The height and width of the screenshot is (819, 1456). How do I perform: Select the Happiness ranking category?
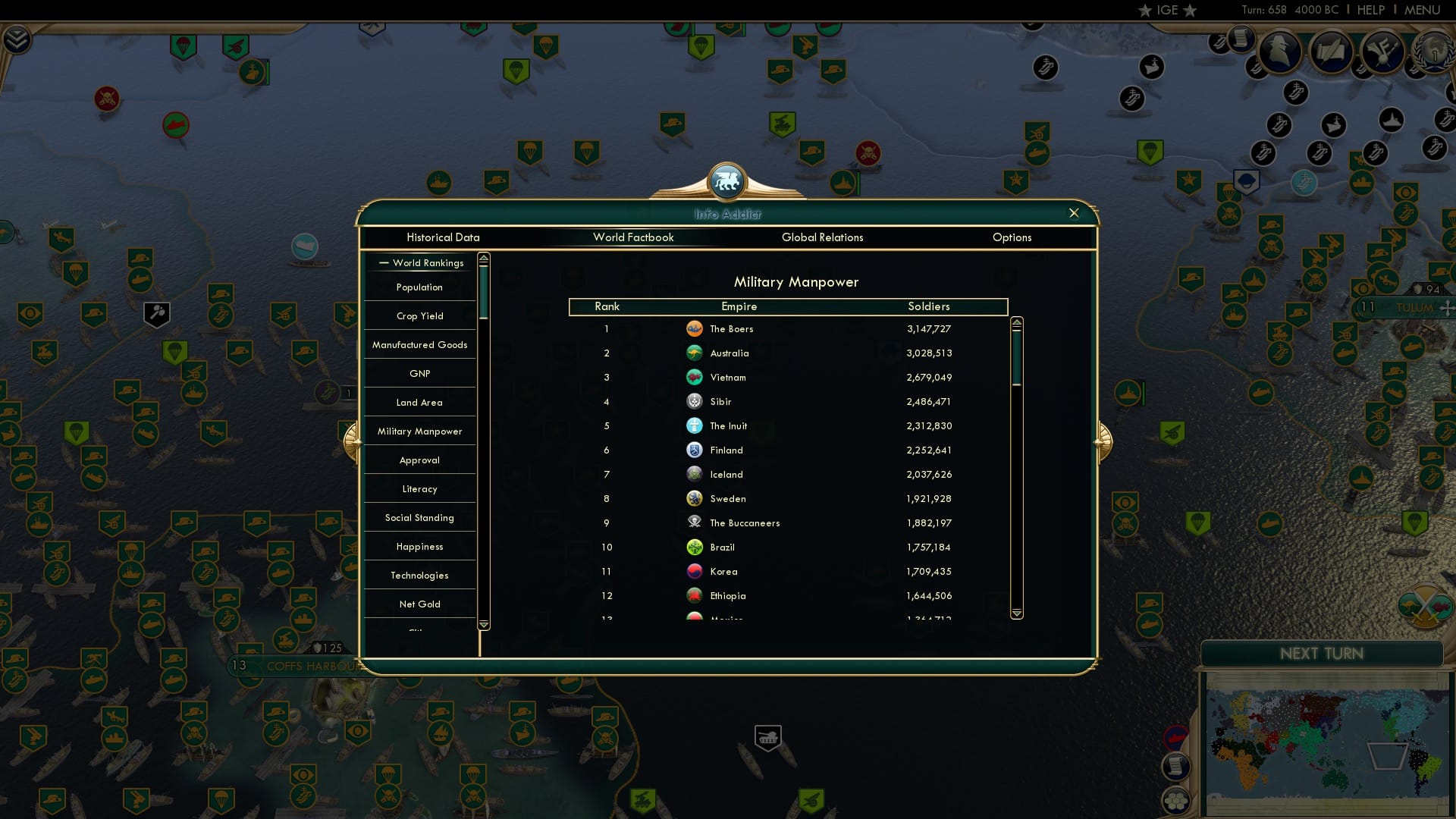click(419, 546)
